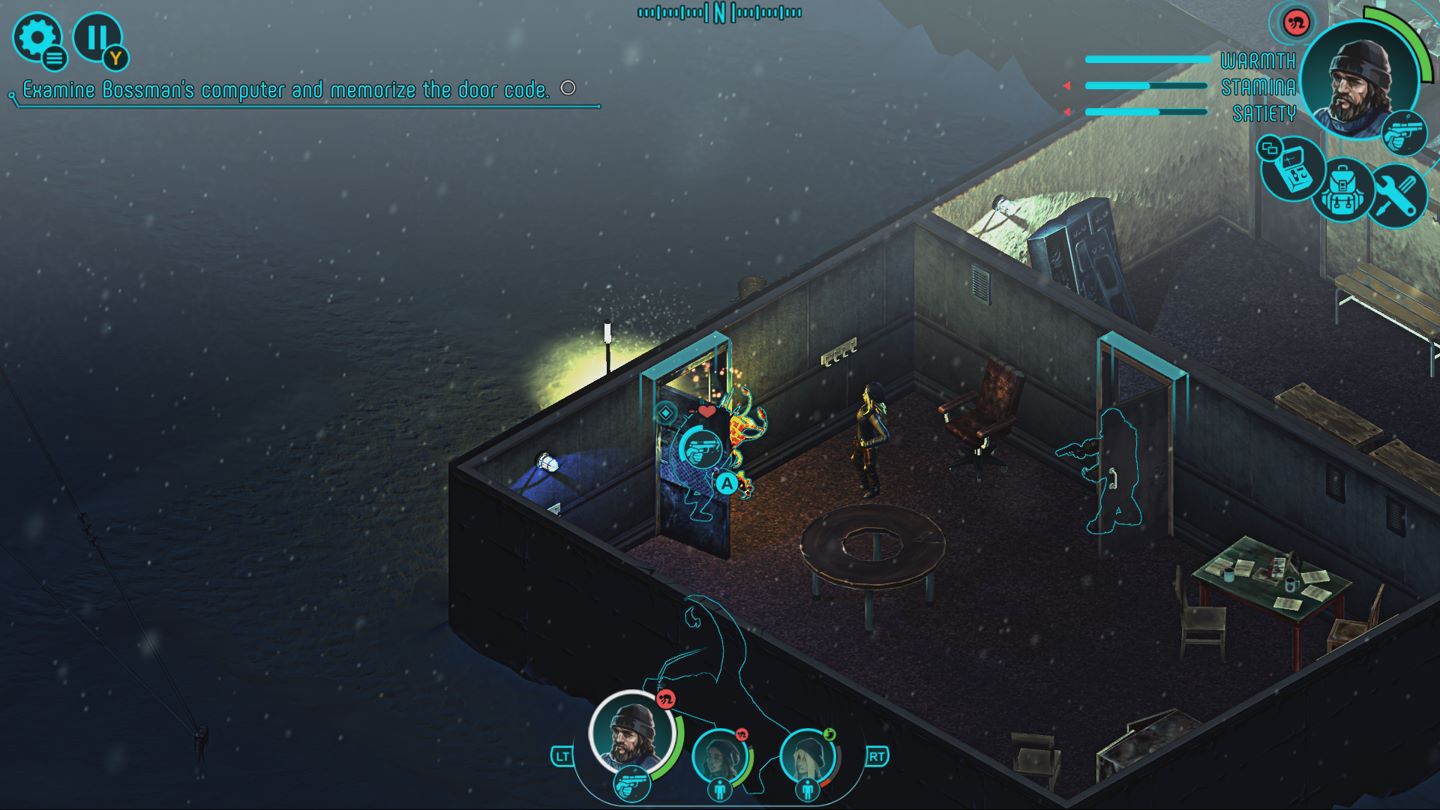Screen dimensions: 1440x810
Task: Select the pistol weapon icon beside large portrait
Action: 1404,133
